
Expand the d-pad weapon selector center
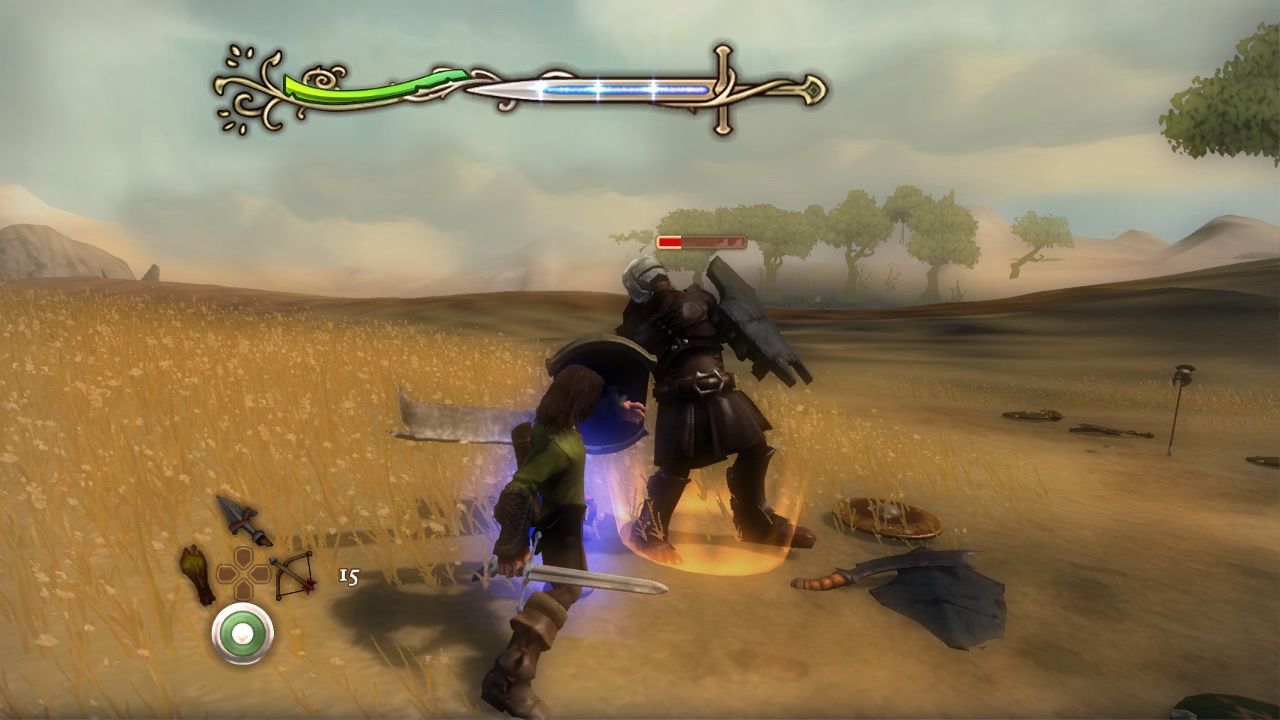click(x=243, y=573)
